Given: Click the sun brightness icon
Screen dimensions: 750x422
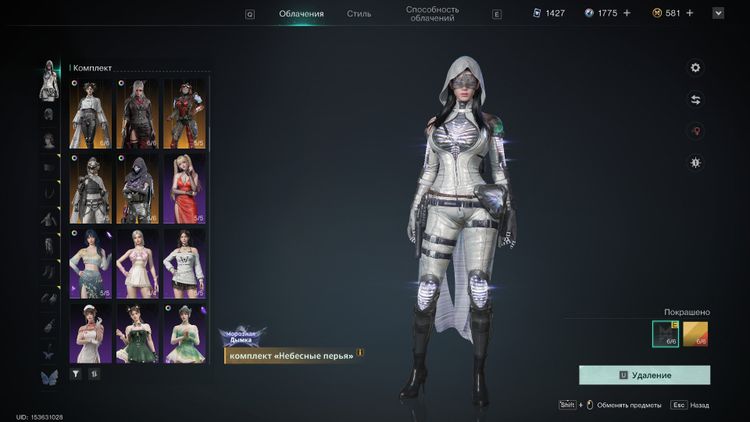Looking at the screenshot, I should (696, 162).
